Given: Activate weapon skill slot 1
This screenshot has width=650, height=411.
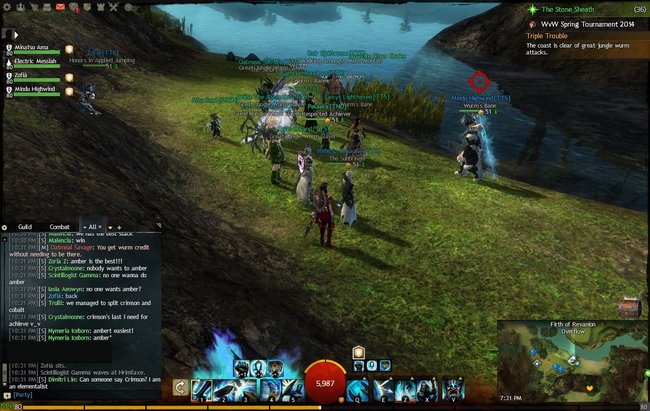Looking at the screenshot, I should click(201, 388).
